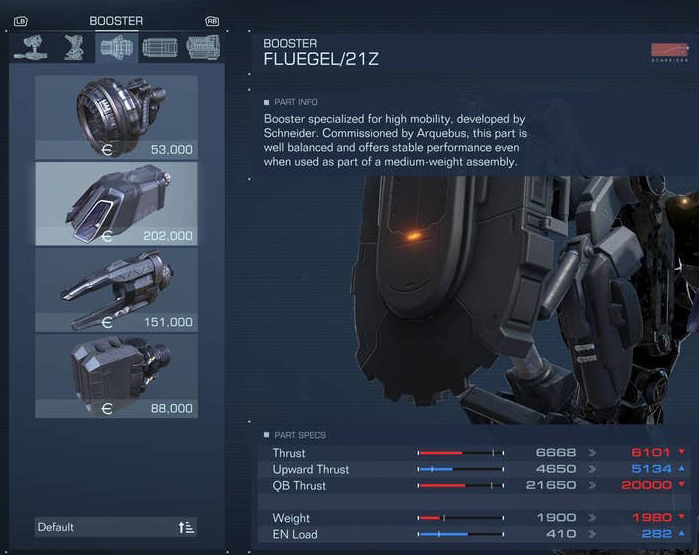Select the highlighted booster category tab
699x555 pixels.
(117, 47)
